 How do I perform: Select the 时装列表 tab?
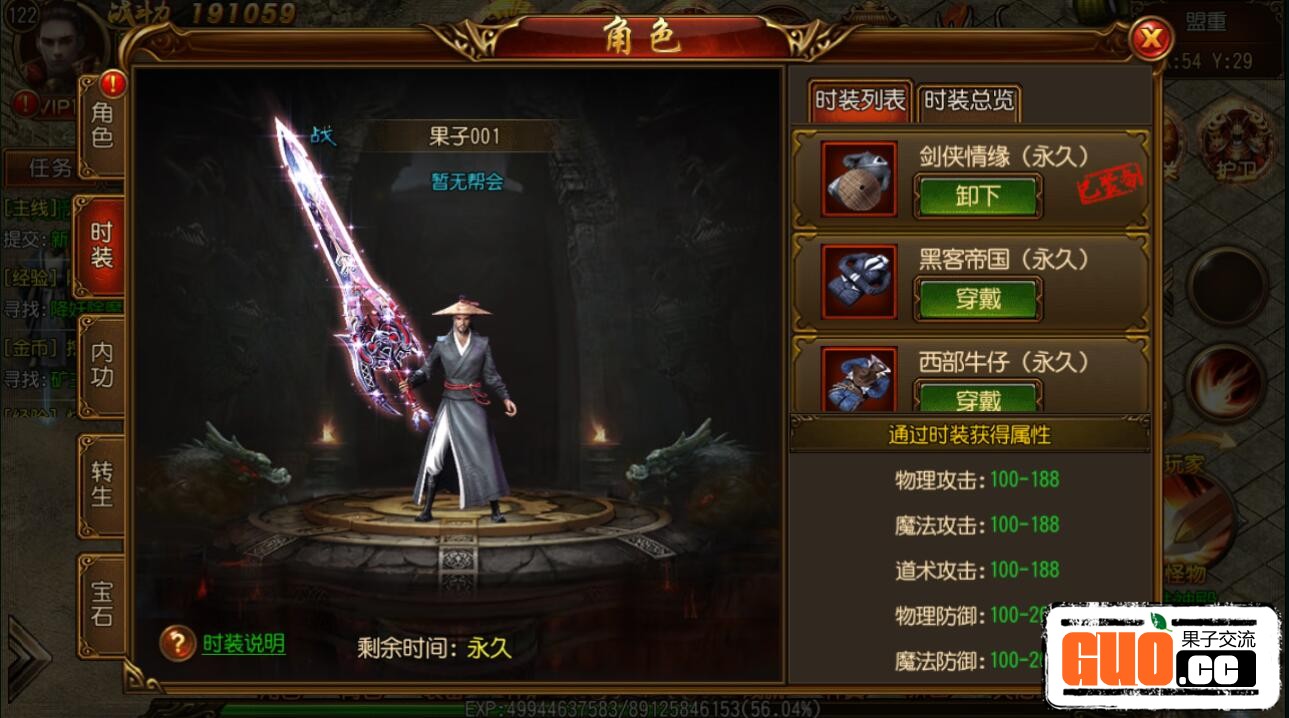860,100
